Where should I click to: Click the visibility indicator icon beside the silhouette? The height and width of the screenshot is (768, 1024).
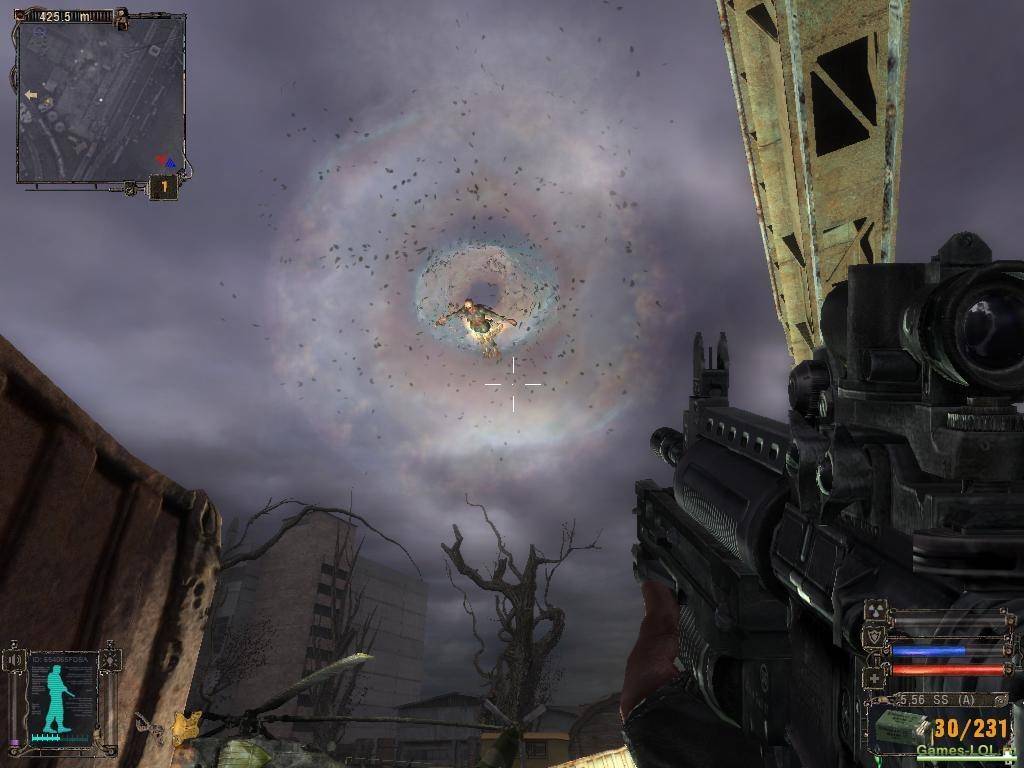coord(110,660)
